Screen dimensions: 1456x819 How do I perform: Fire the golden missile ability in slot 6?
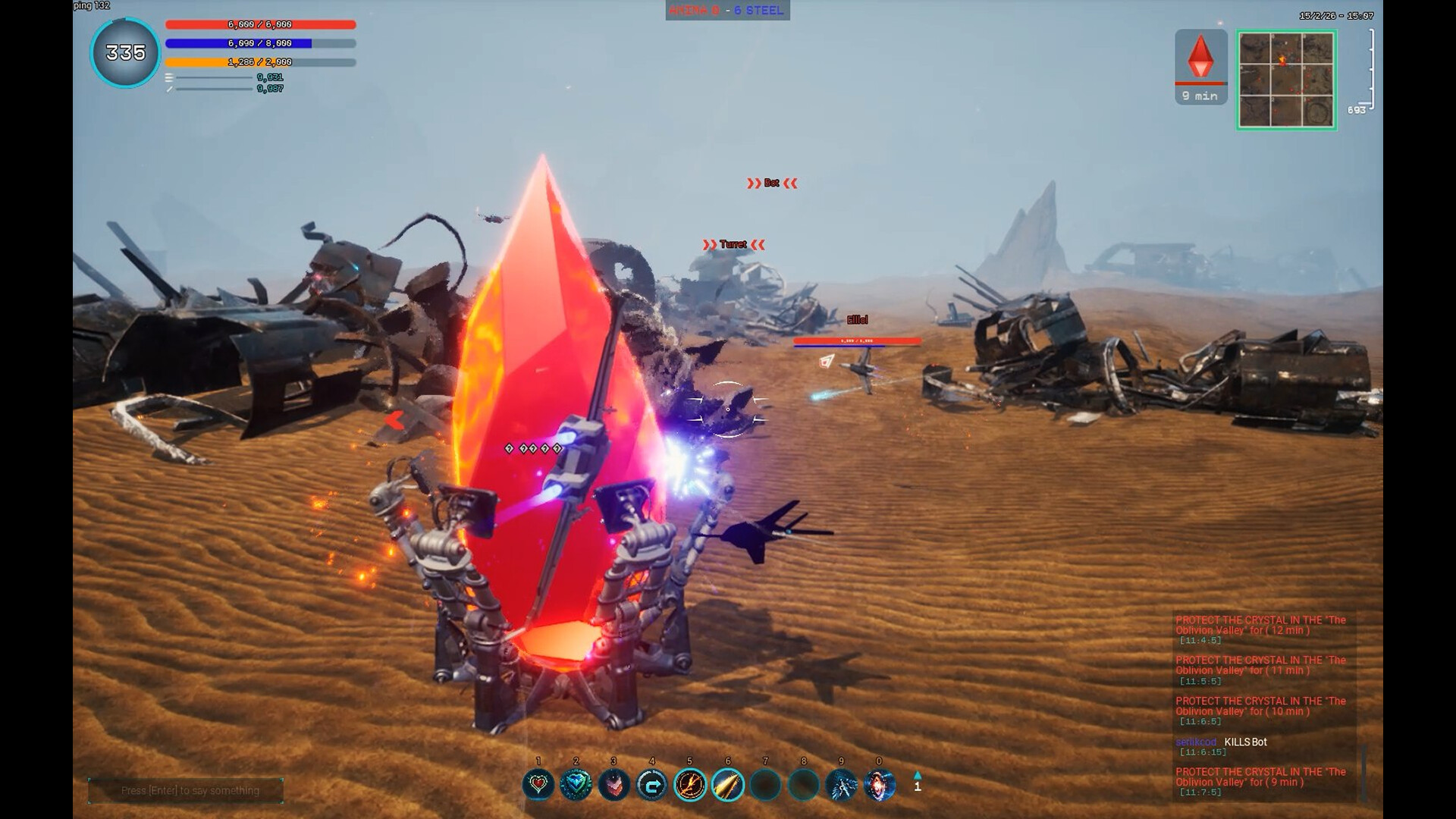point(727,785)
